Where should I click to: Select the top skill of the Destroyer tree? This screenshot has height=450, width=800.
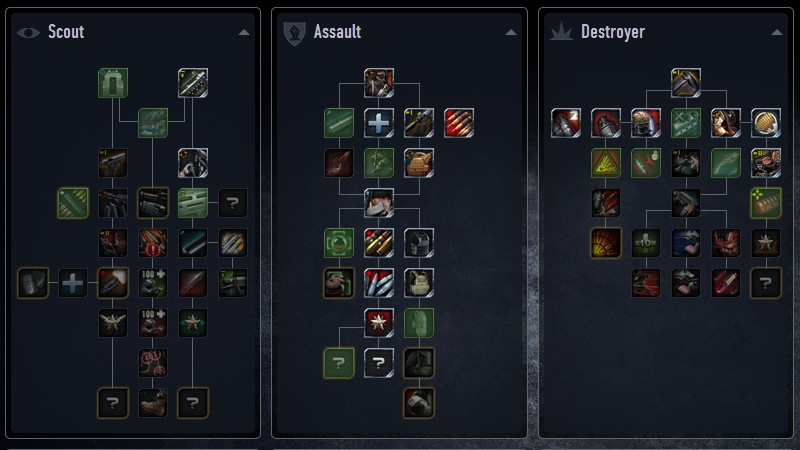pos(686,82)
